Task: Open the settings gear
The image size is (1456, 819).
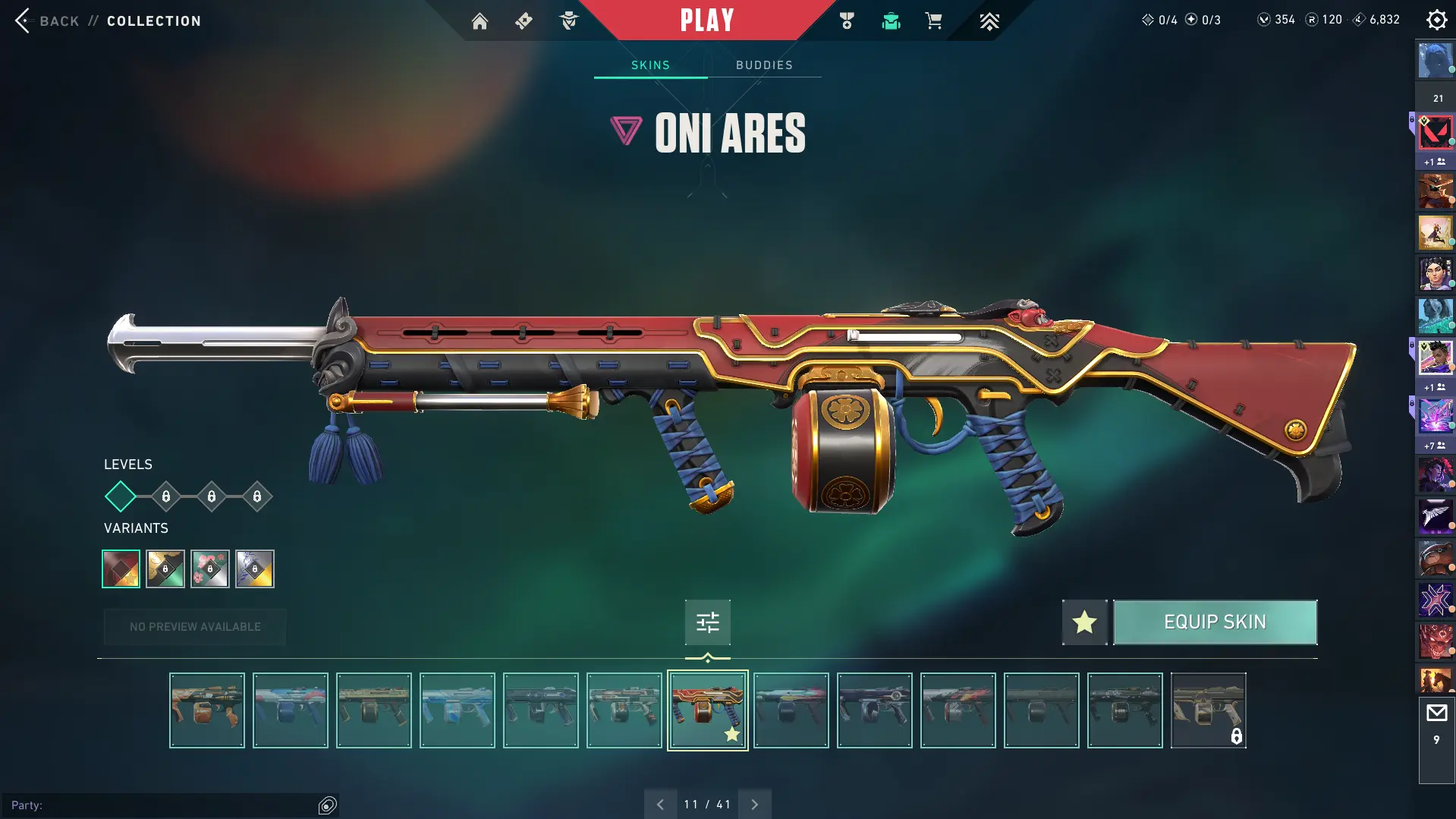Action: 1436,20
